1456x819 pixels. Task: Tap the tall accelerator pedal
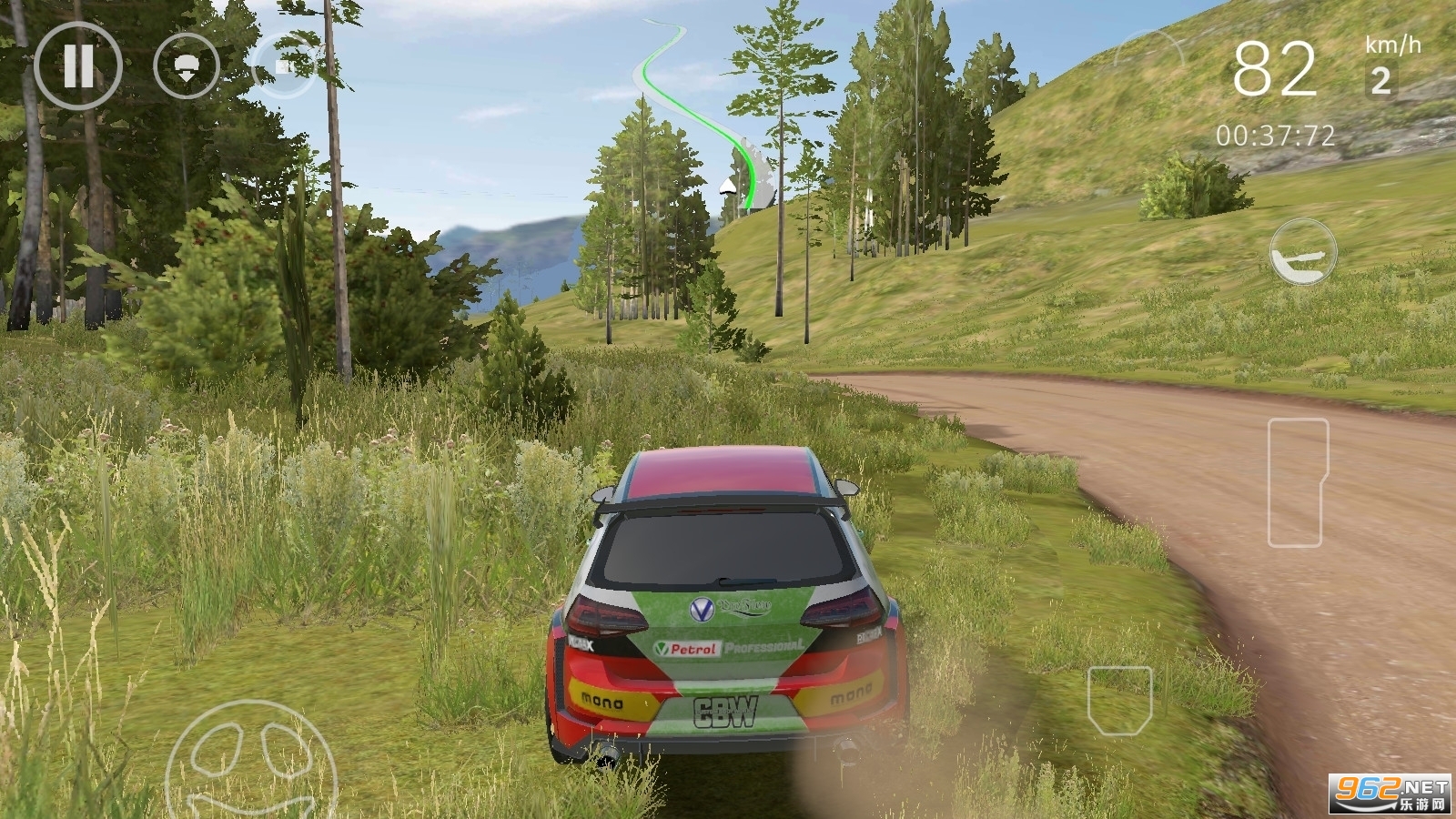click(1298, 482)
